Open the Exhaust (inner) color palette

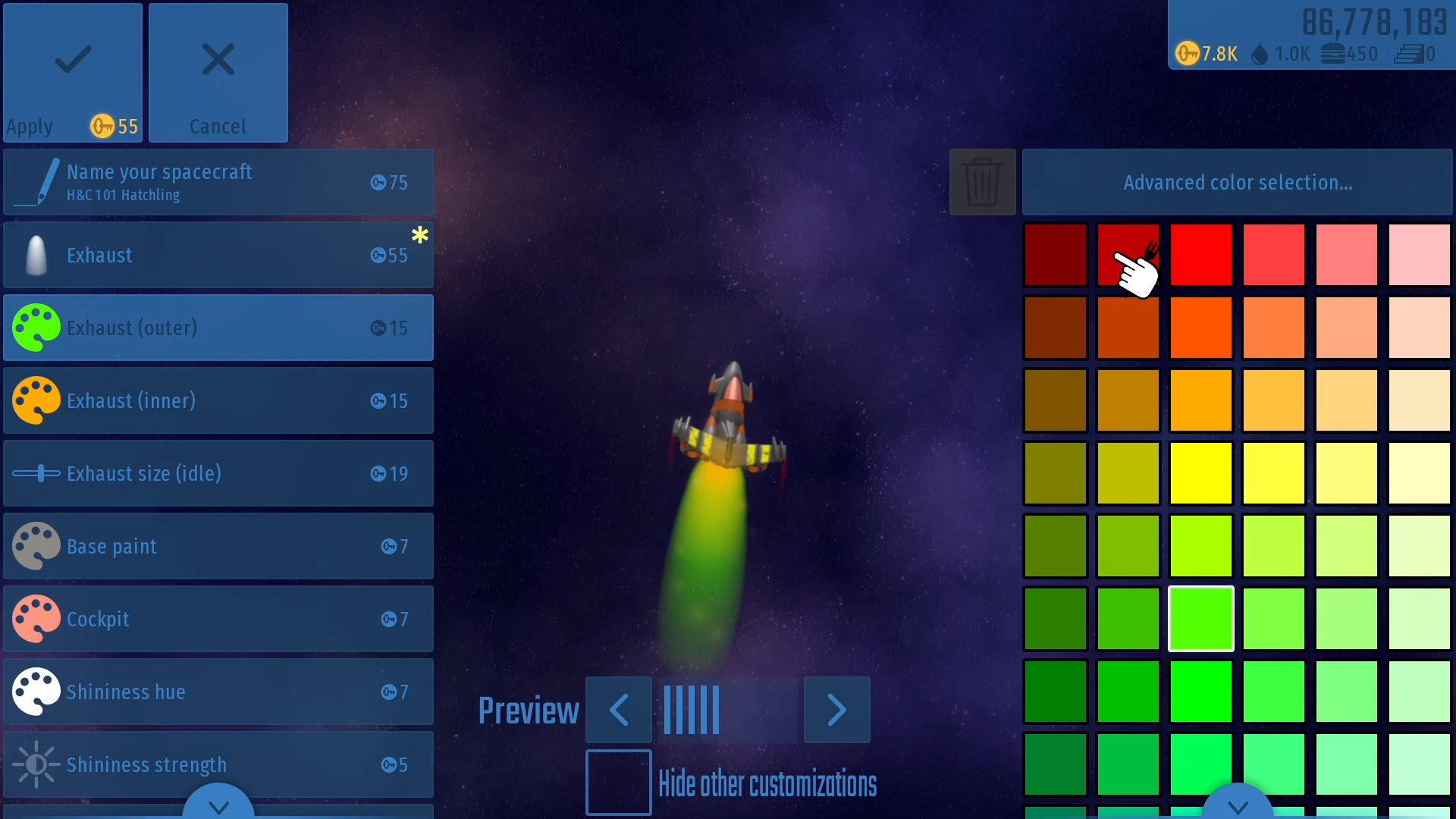pyautogui.click(x=218, y=400)
